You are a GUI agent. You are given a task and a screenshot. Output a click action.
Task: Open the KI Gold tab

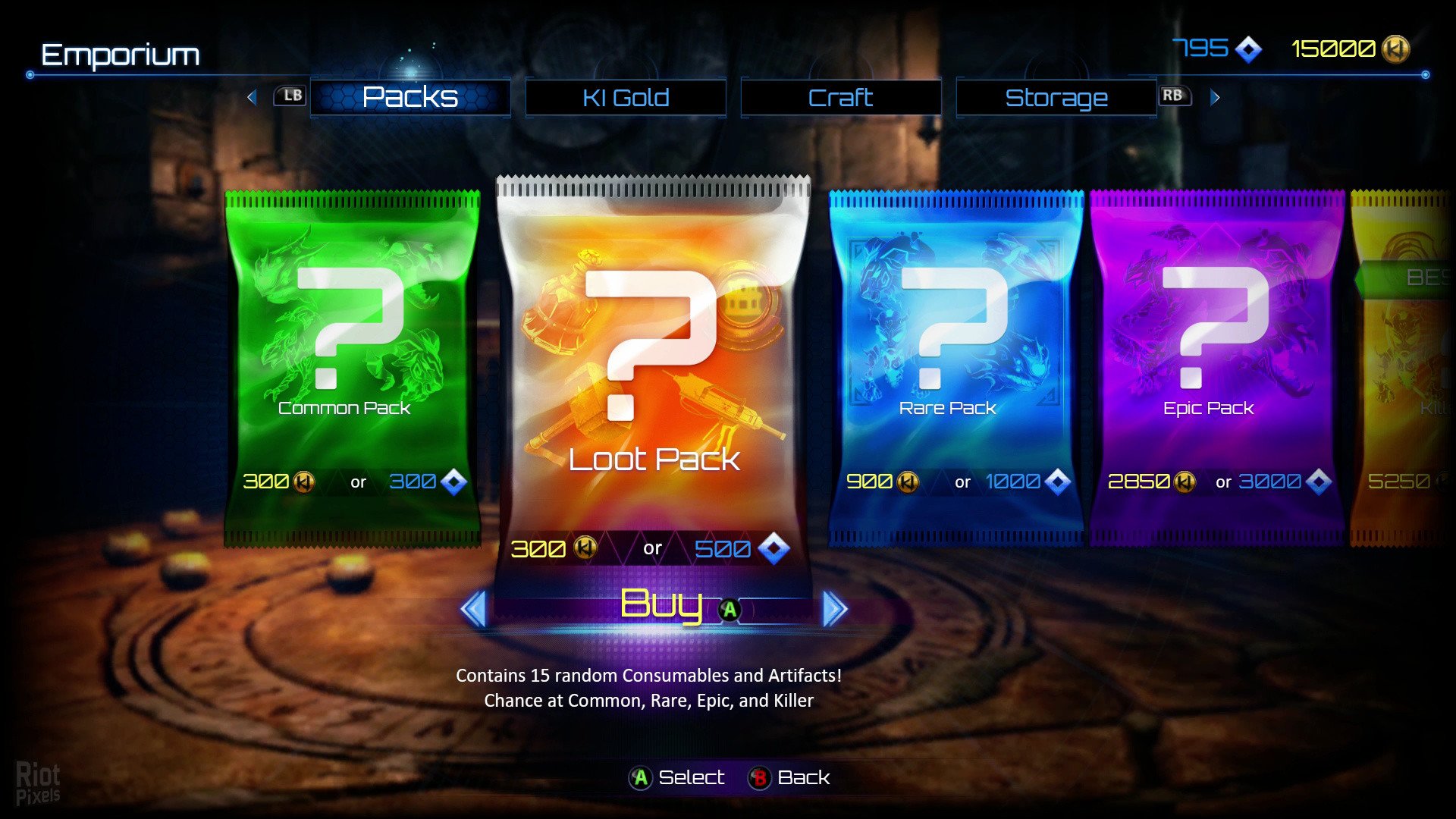click(626, 98)
